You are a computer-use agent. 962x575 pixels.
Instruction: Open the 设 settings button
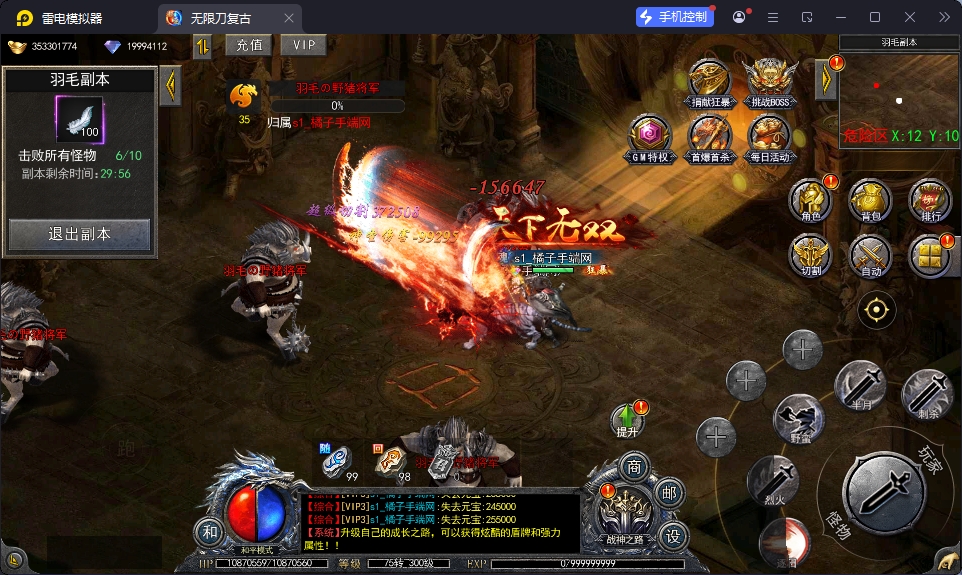pos(673,537)
